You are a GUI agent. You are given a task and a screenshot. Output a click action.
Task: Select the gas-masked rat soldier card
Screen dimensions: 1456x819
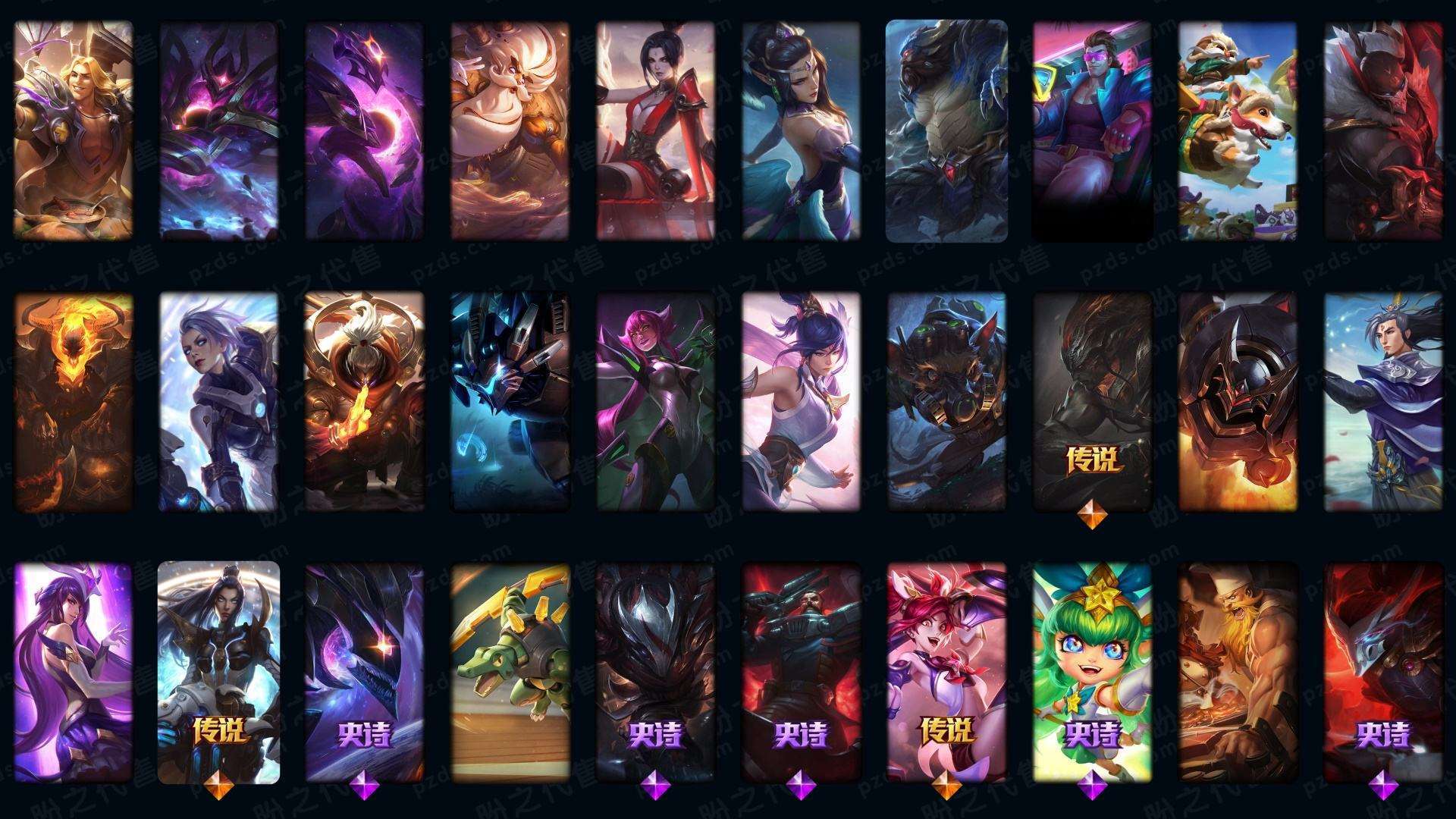(946, 402)
